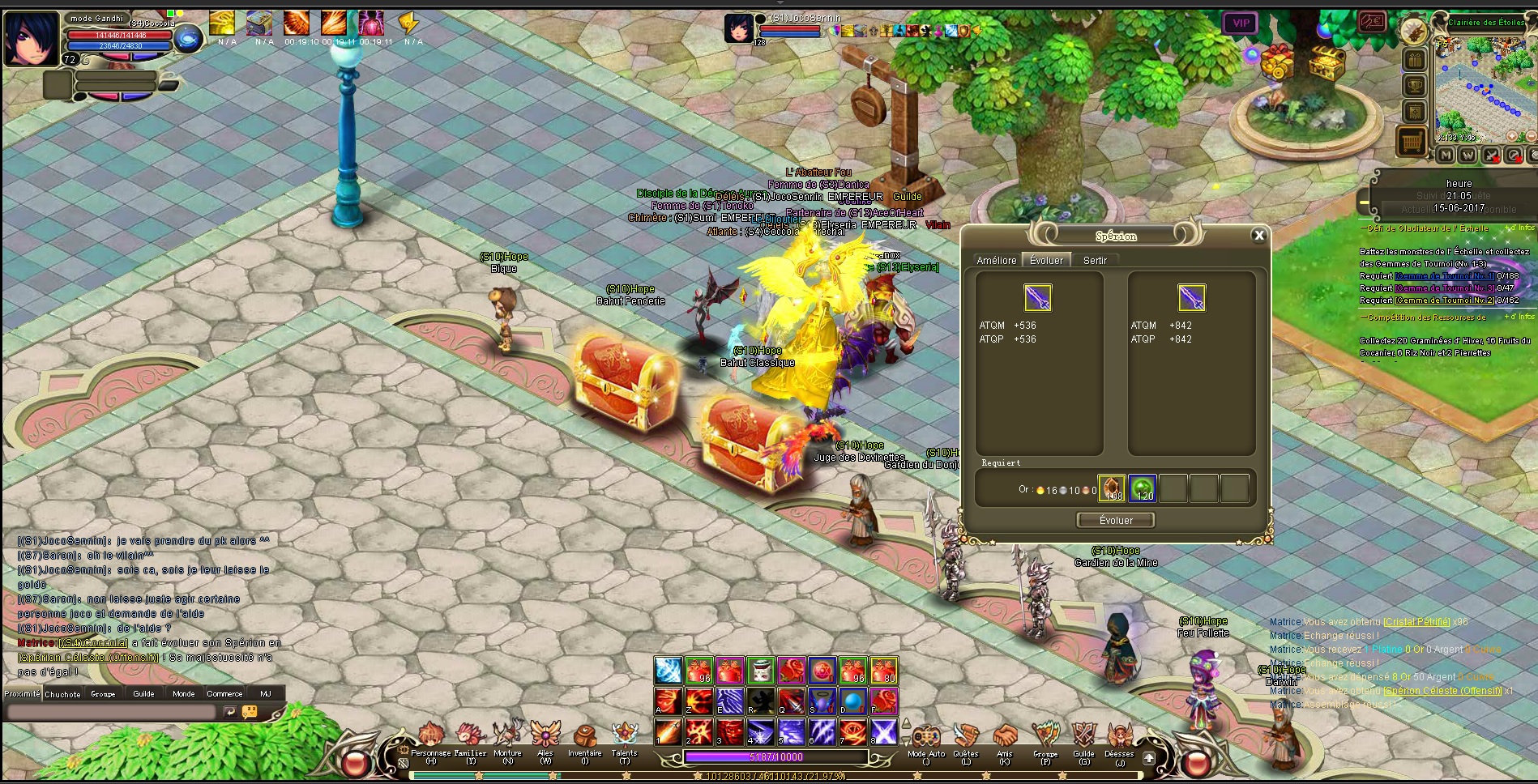
Task: Switch chat to the Commerce tab
Action: click(224, 694)
